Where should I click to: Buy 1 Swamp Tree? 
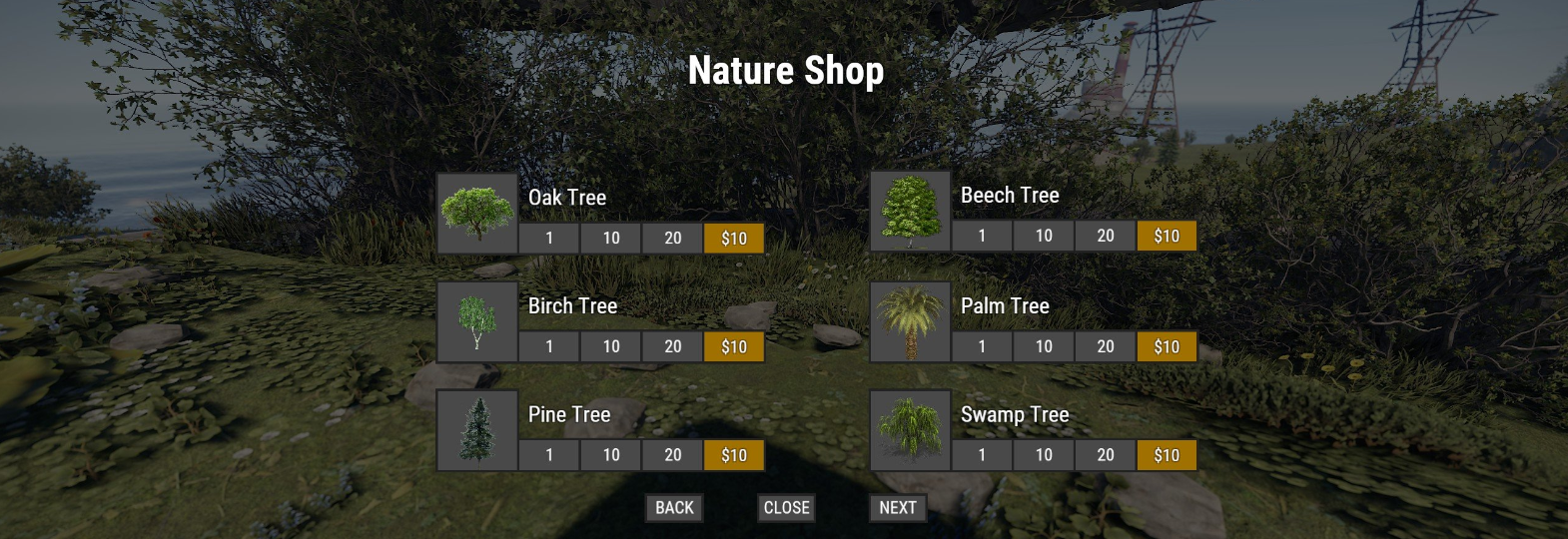[982, 455]
